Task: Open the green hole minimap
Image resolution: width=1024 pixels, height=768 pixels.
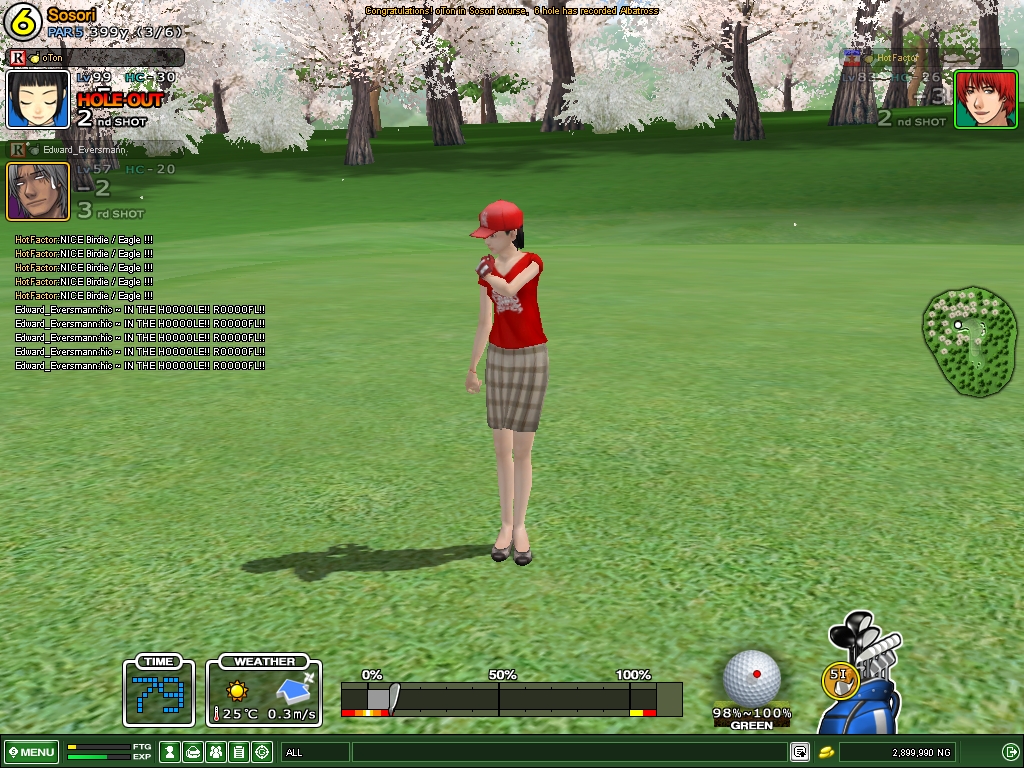Action: [970, 342]
